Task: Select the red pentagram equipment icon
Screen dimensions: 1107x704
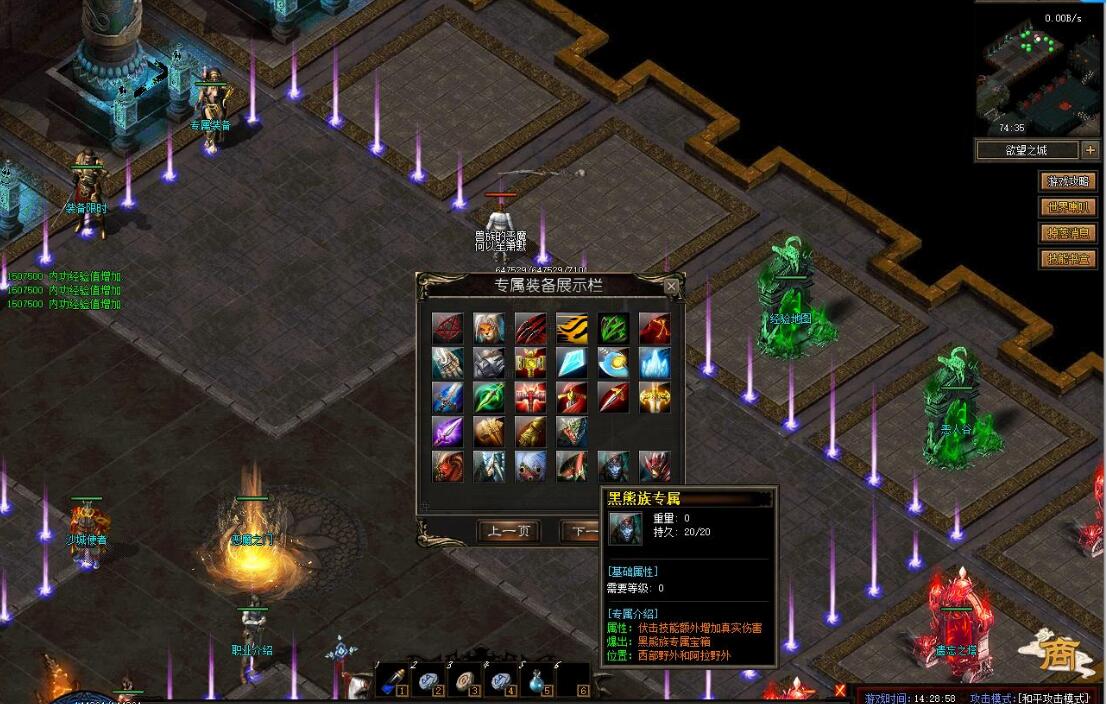Action: [447, 328]
